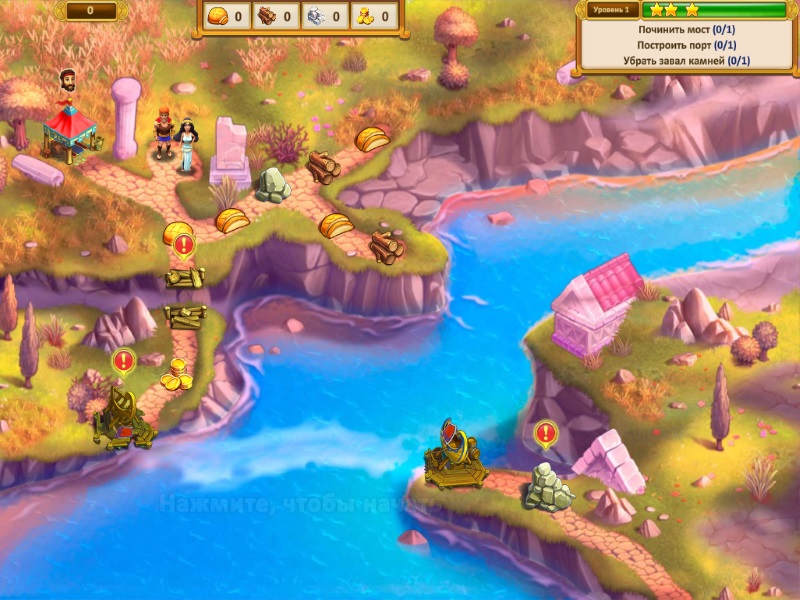Select the "Починить мост" objective

(x=686, y=30)
